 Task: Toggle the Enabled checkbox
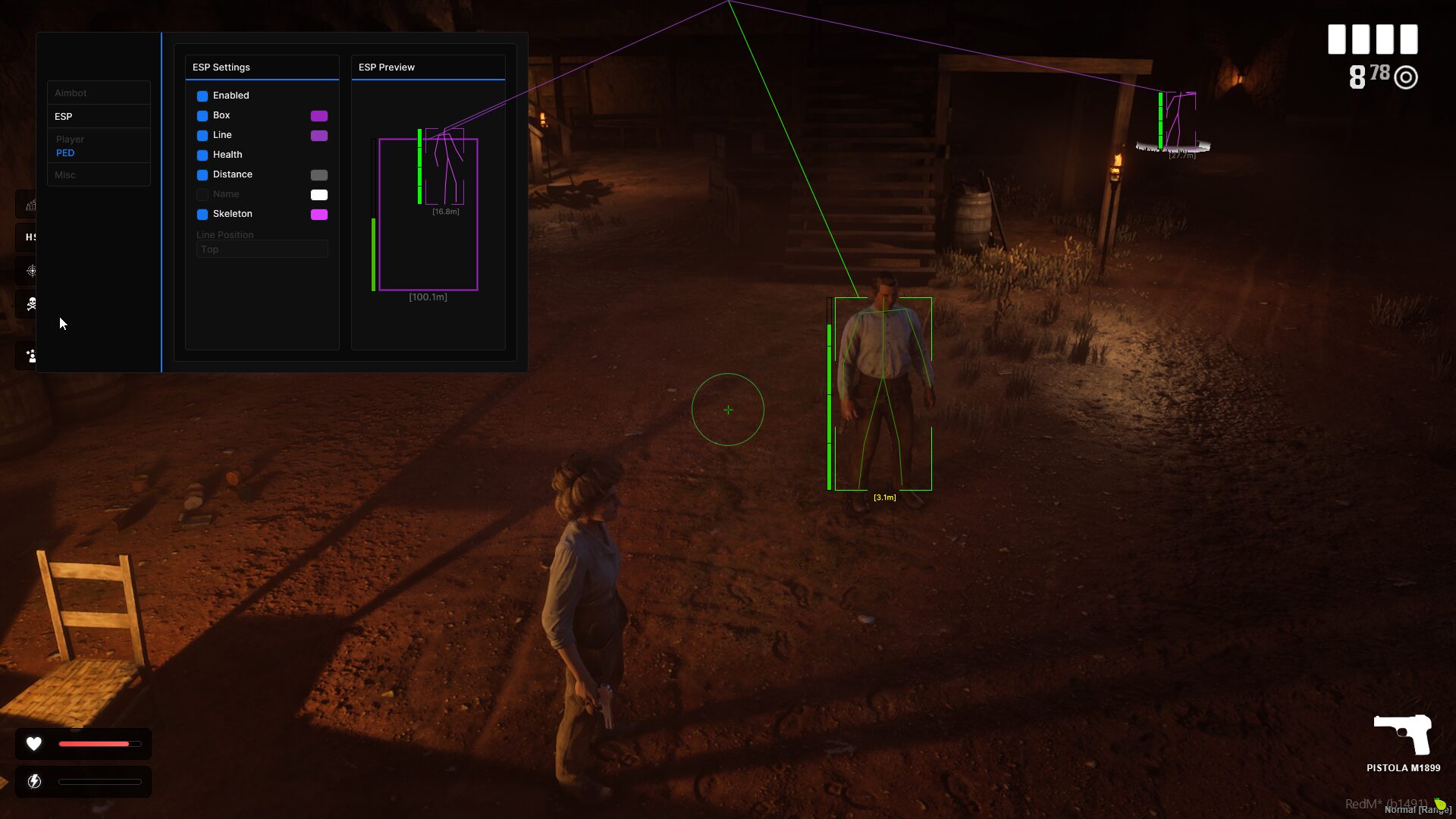click(x=202, y=96)
